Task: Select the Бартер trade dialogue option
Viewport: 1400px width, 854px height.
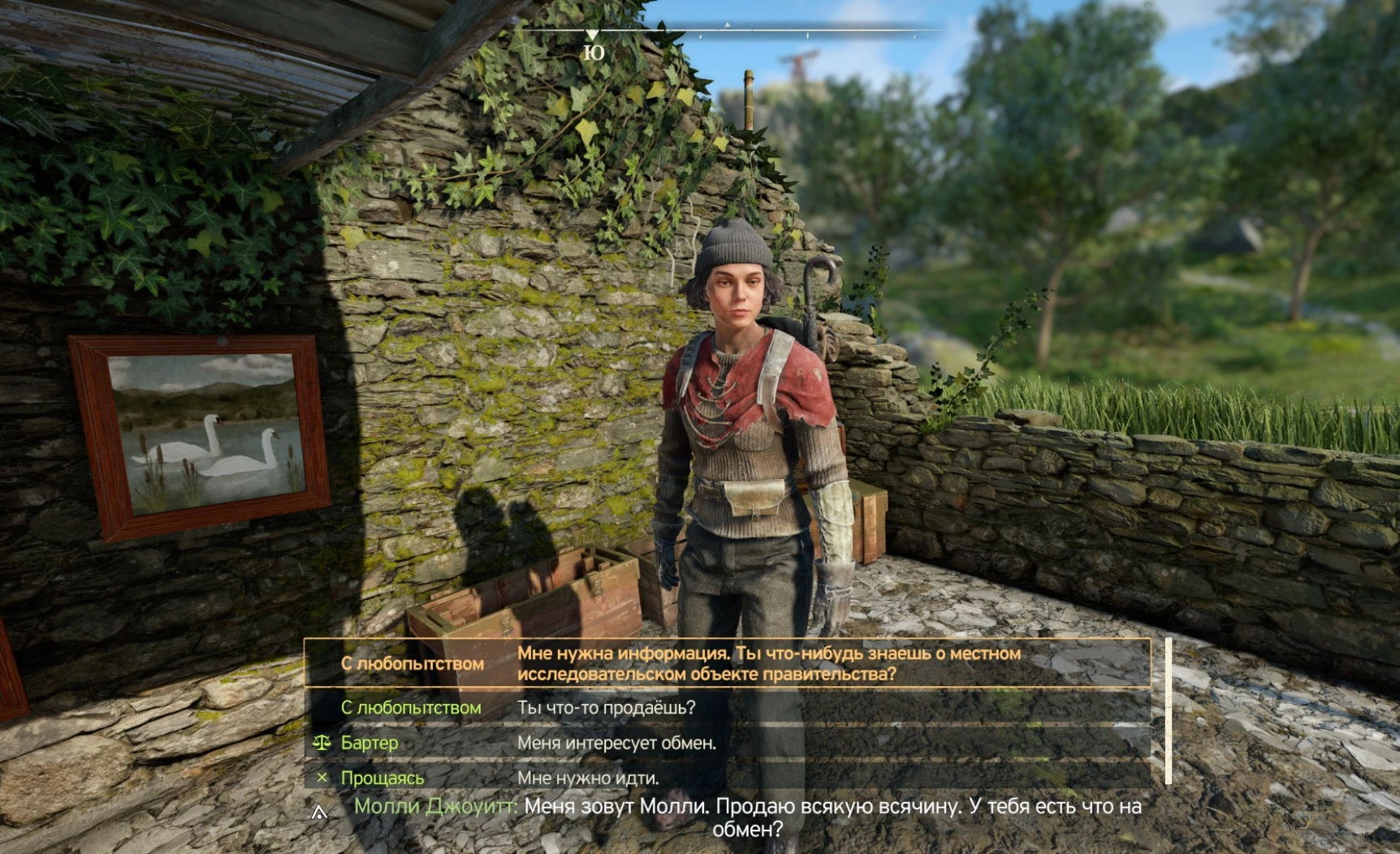Action: 369,743
